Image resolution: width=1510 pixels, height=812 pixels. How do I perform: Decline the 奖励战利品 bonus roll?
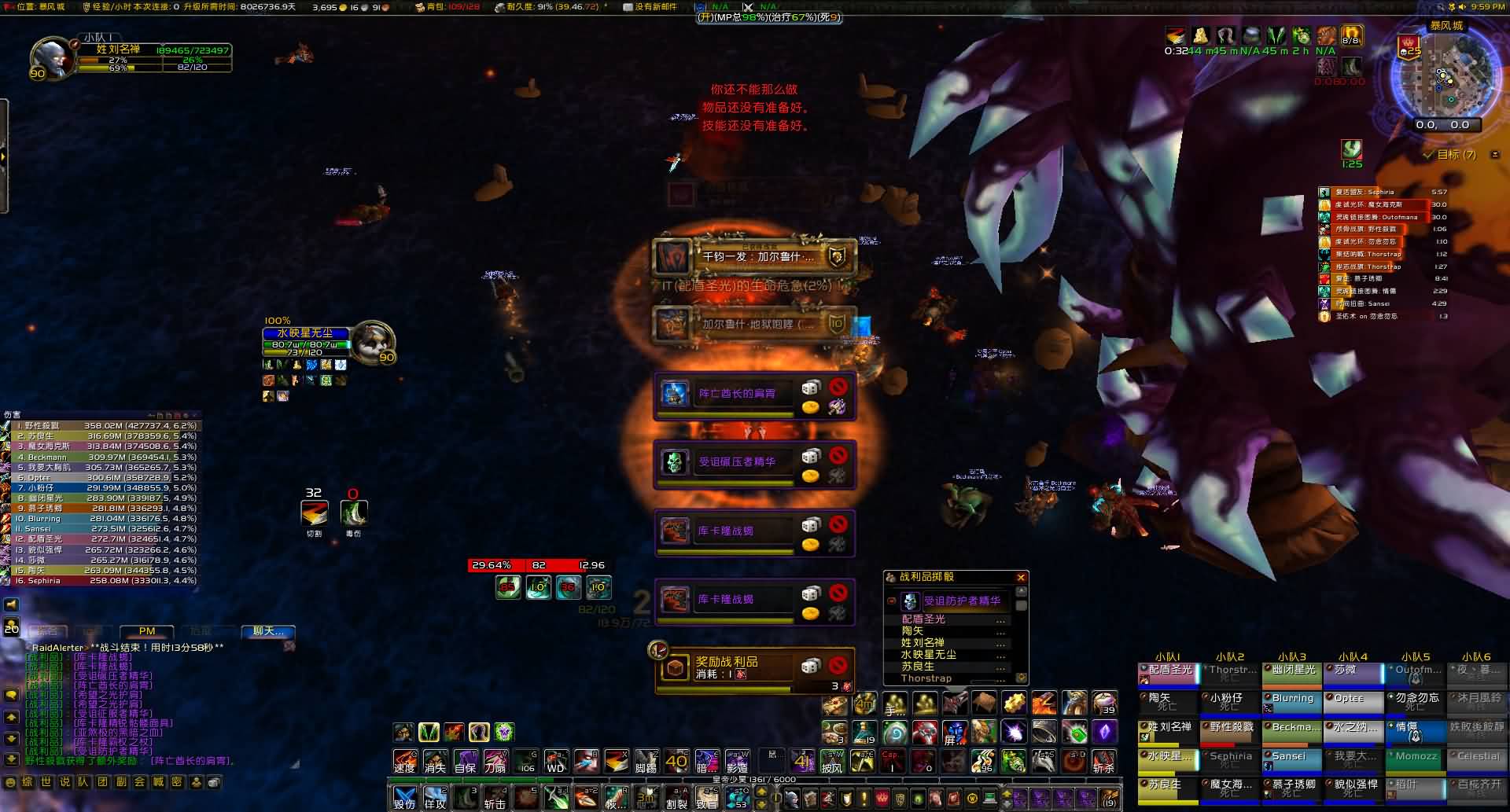838,665
